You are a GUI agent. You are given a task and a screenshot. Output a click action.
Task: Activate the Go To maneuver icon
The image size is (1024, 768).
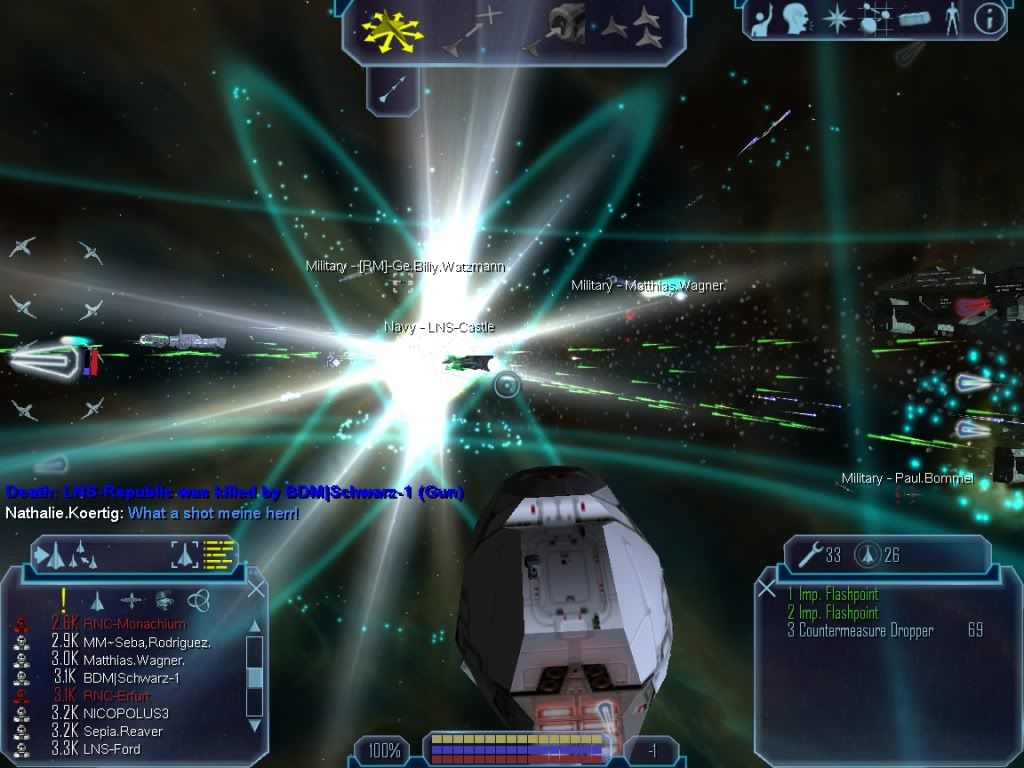[472, 28]
